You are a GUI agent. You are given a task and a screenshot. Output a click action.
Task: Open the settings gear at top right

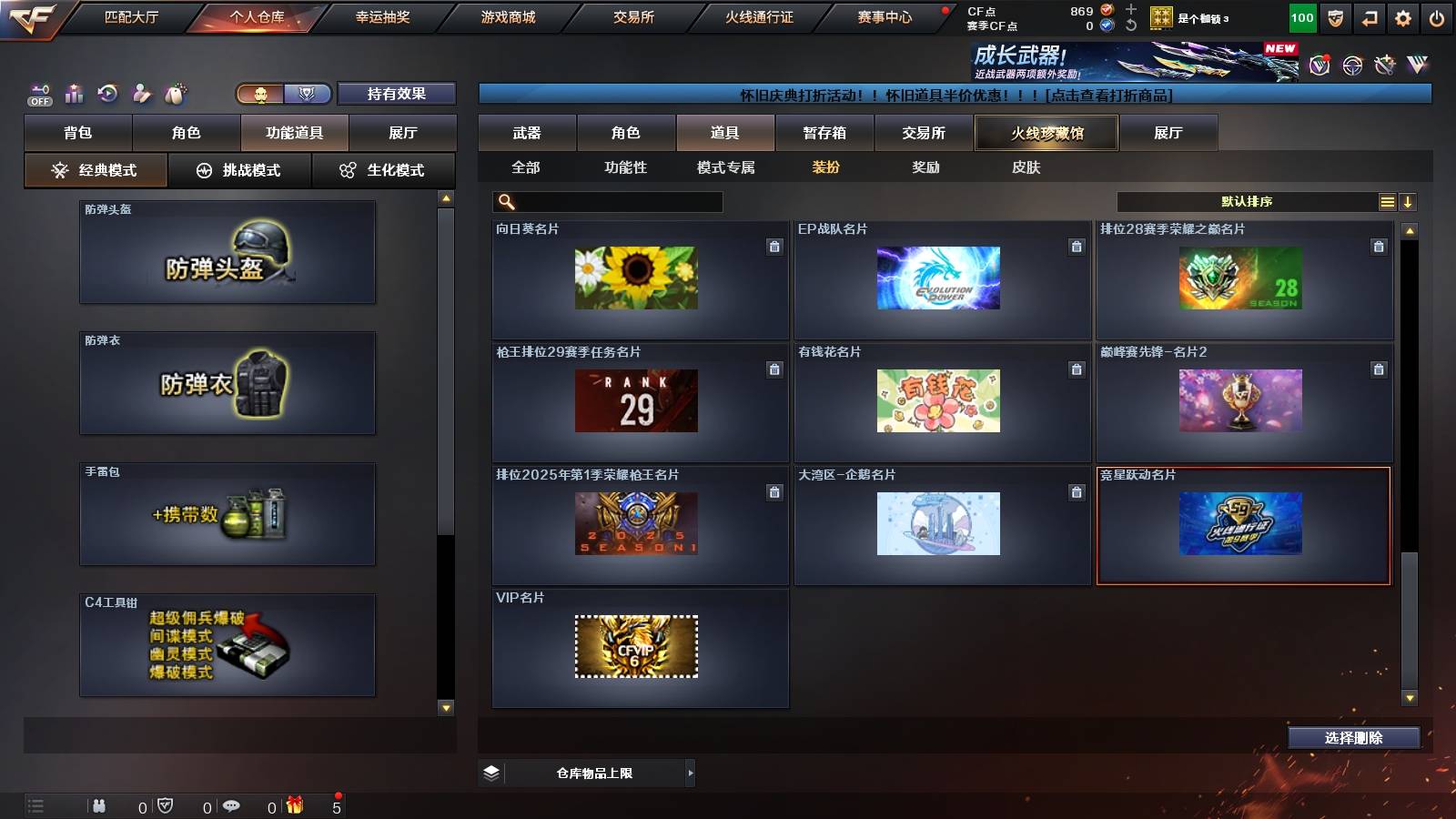pos(1404,16)
